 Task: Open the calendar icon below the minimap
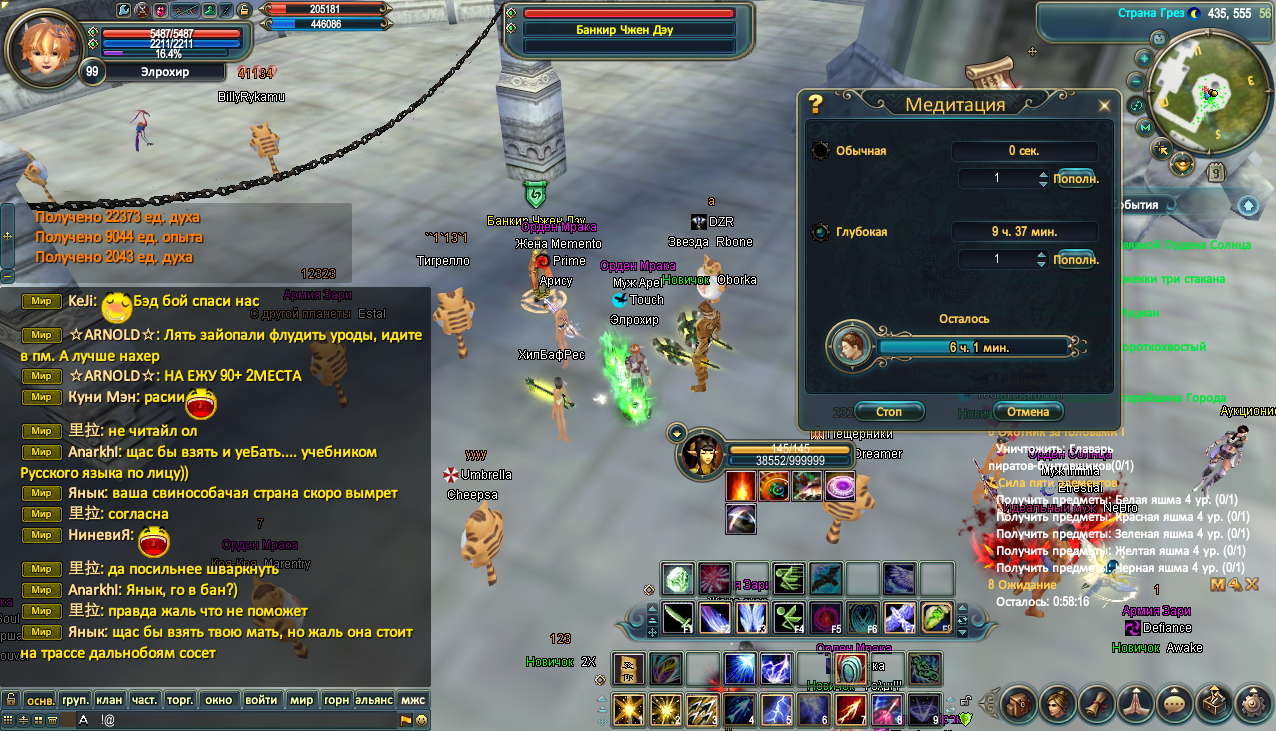[x=1216, y=172]
